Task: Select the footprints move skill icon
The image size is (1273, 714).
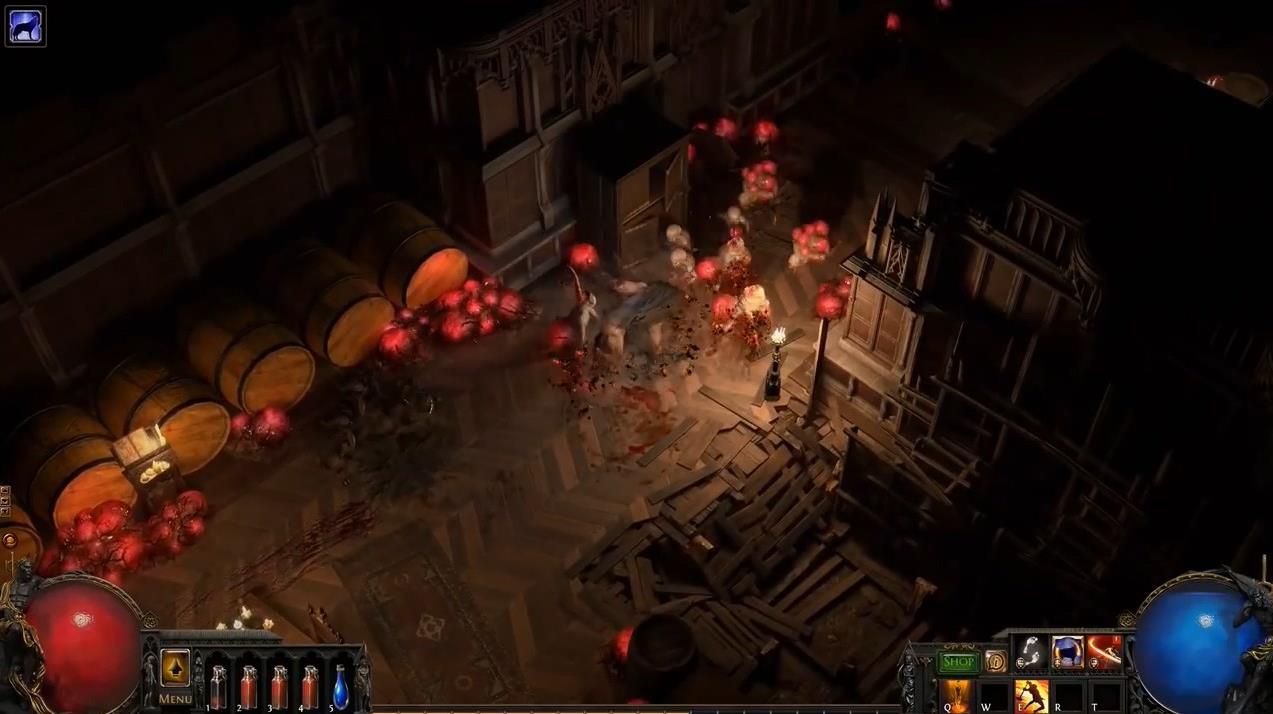Action: click(x=1031, y=653)
